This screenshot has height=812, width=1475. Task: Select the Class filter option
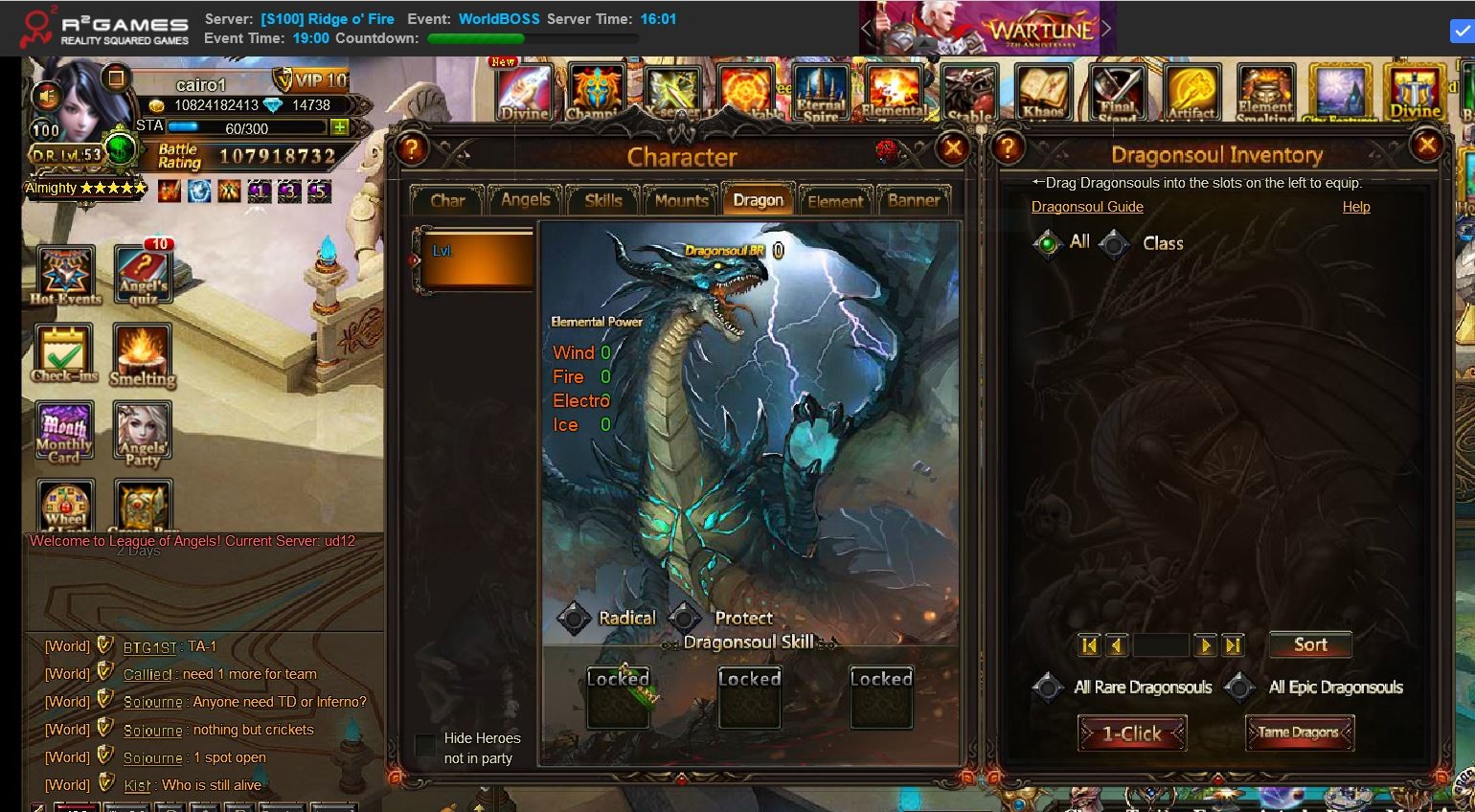coord(1115,244)
